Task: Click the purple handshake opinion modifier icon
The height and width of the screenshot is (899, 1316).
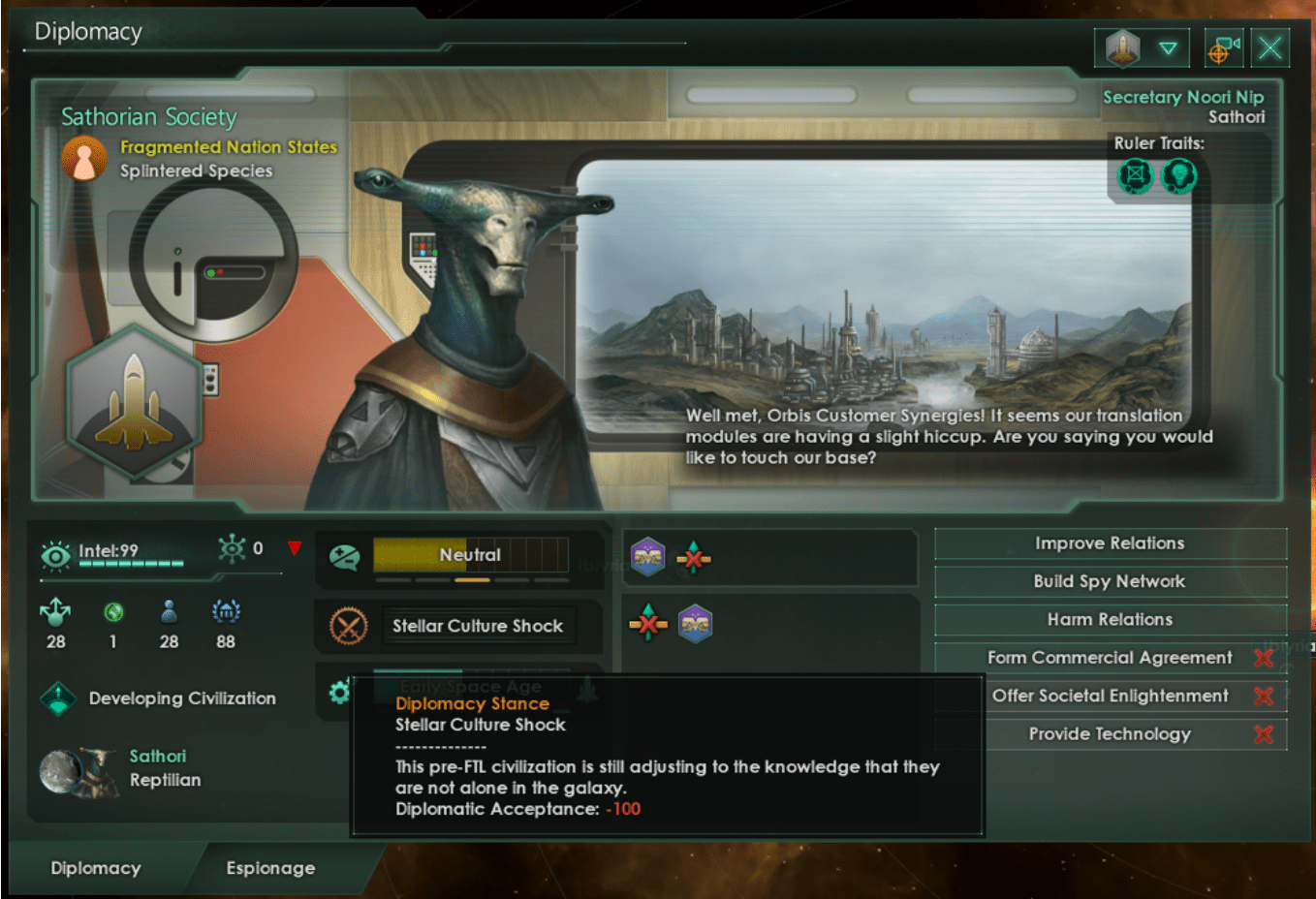Action: (x=647, y=558)
